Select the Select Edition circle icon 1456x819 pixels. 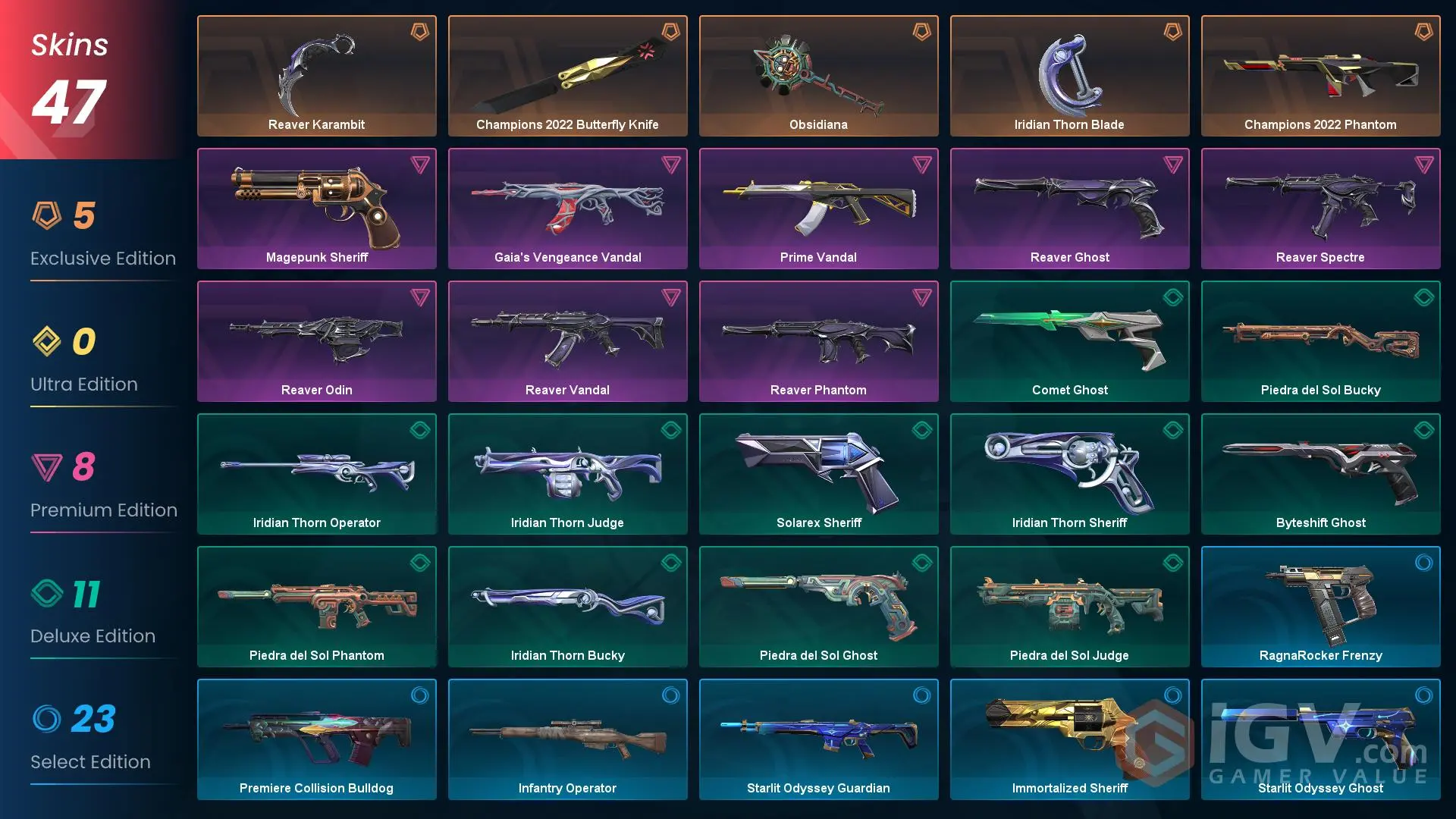tap(49, 720)
